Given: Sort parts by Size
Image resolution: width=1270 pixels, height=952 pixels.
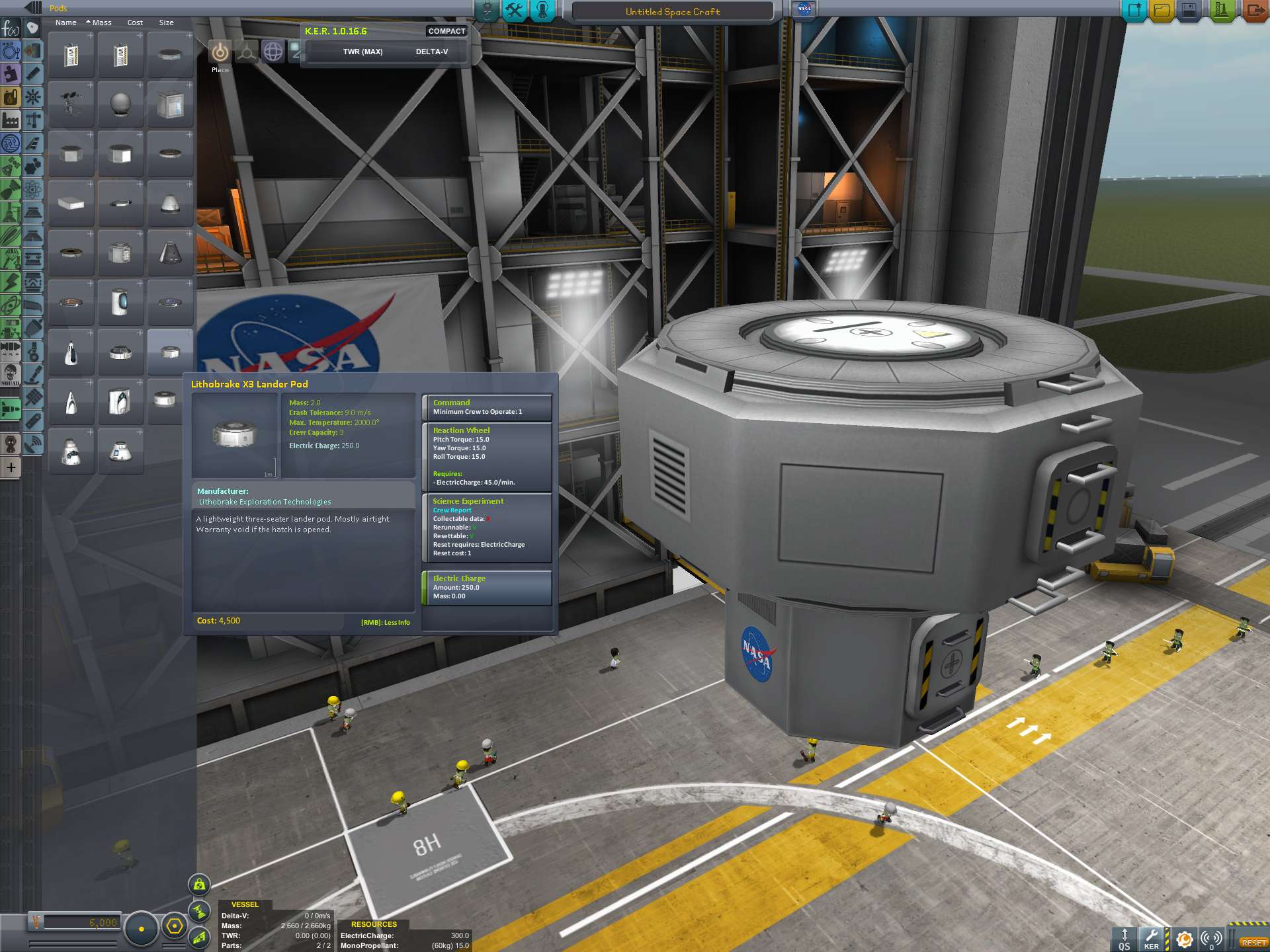Looking at the screenshot, I should click(166, 22).
